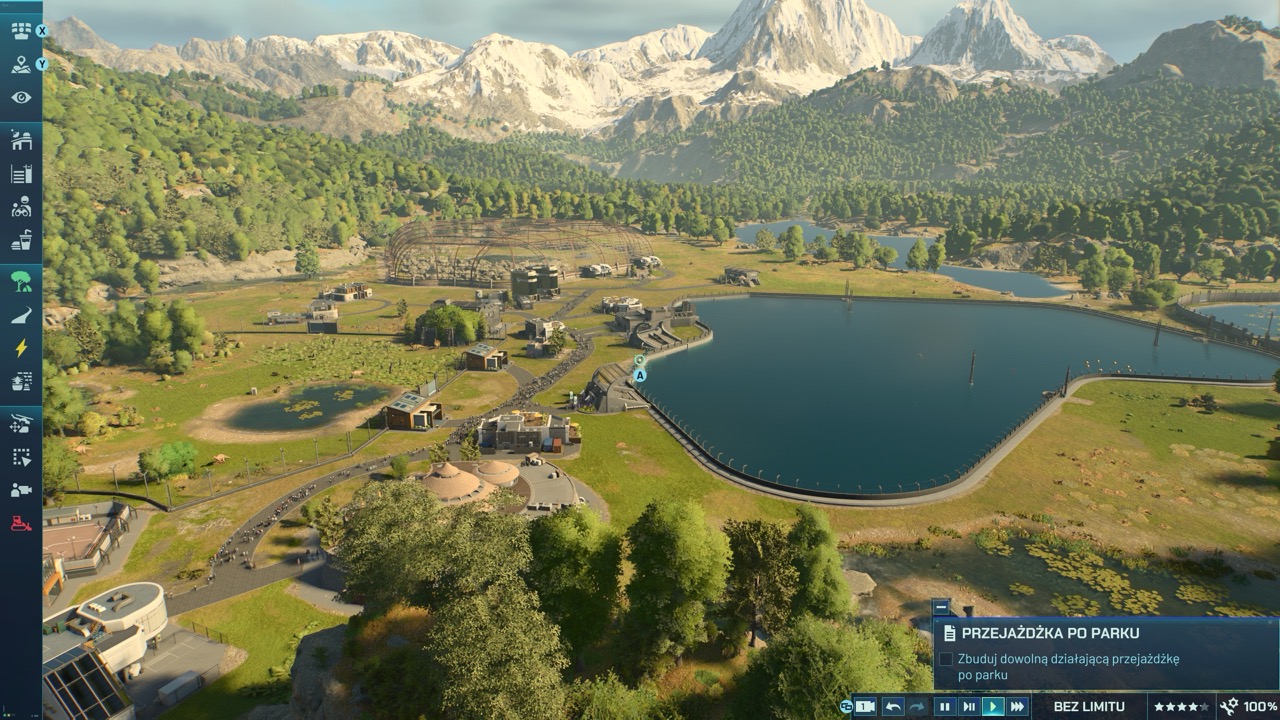Open the lightning bolt power menu
1280x720 pixels.
tap(21, 348)
